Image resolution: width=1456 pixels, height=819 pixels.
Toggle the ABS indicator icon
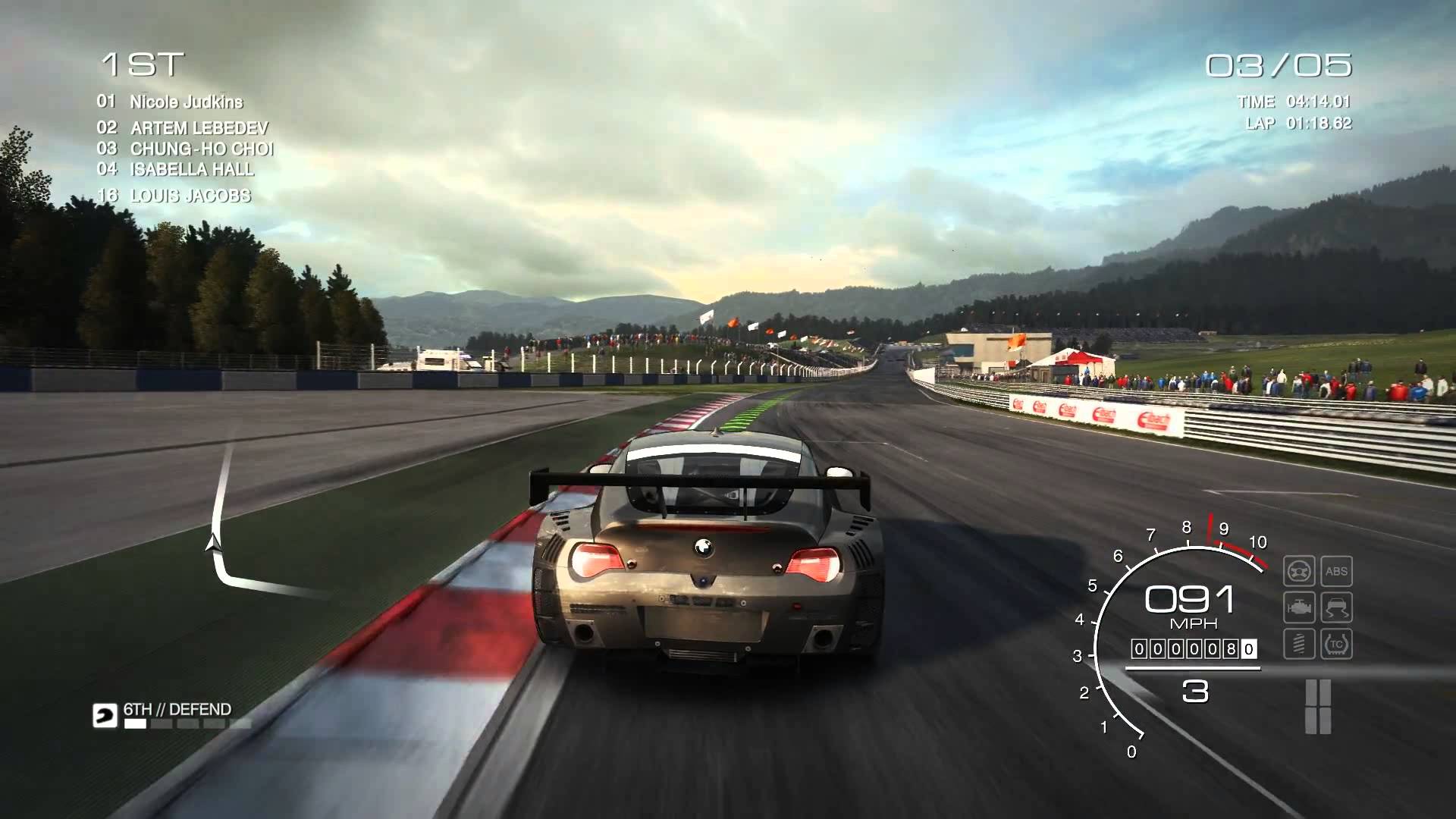point(1336,571)
